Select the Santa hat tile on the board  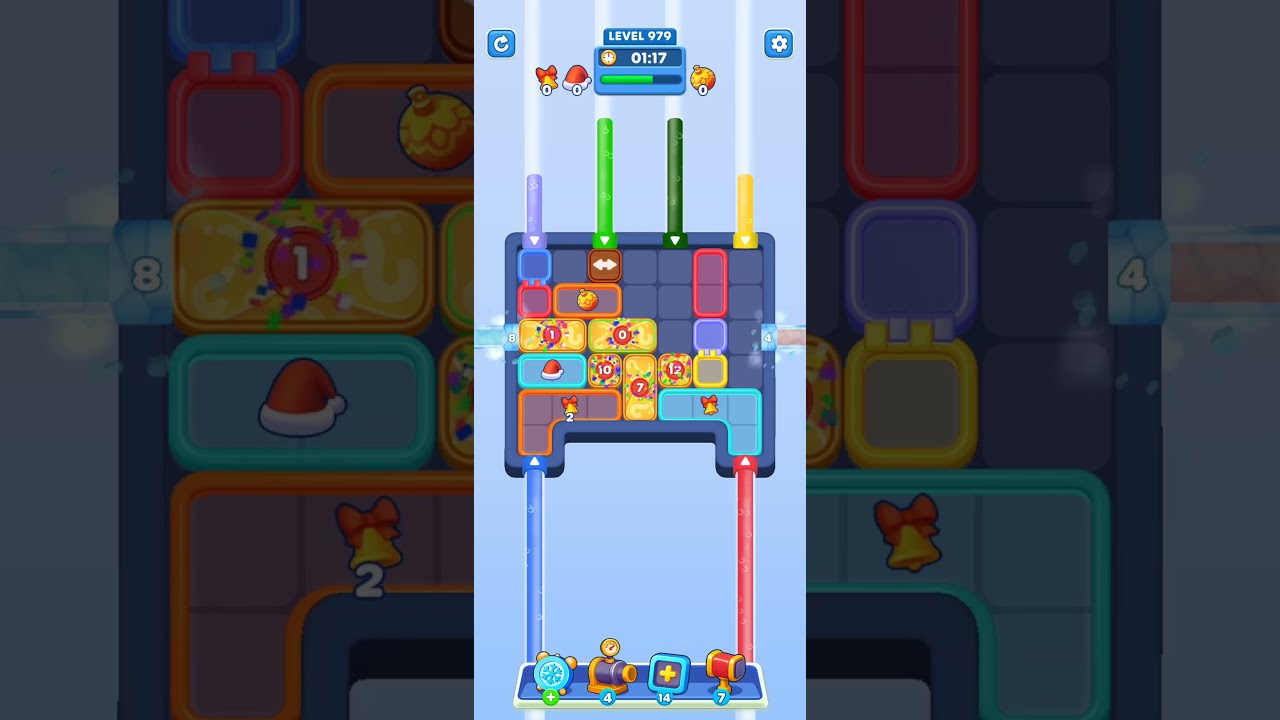click(x=550, y=370)
